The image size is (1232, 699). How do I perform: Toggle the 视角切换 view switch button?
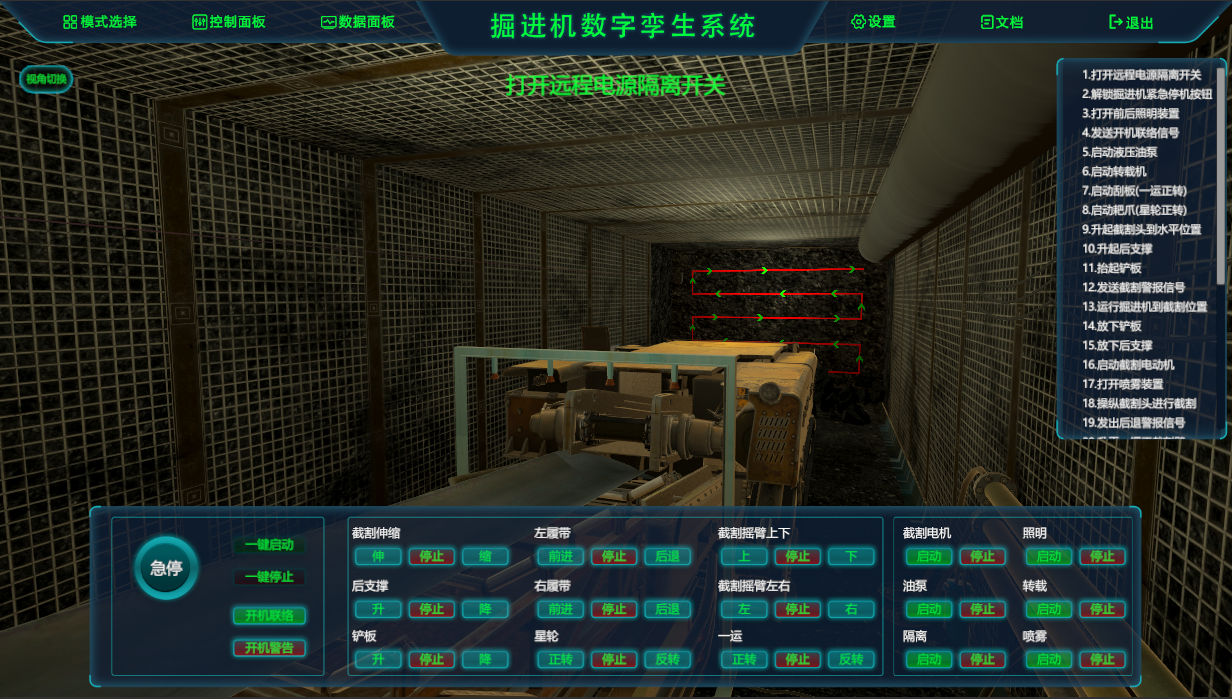click(46, 79)
